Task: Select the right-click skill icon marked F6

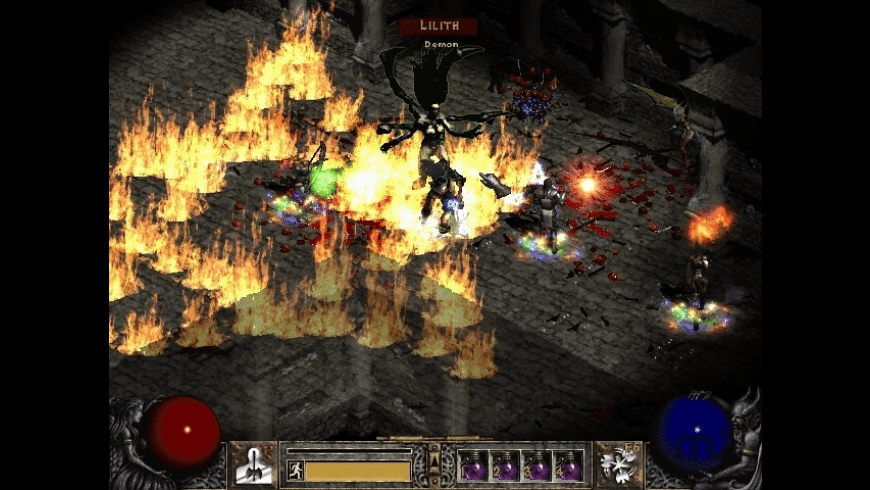Action: [620, 465]
